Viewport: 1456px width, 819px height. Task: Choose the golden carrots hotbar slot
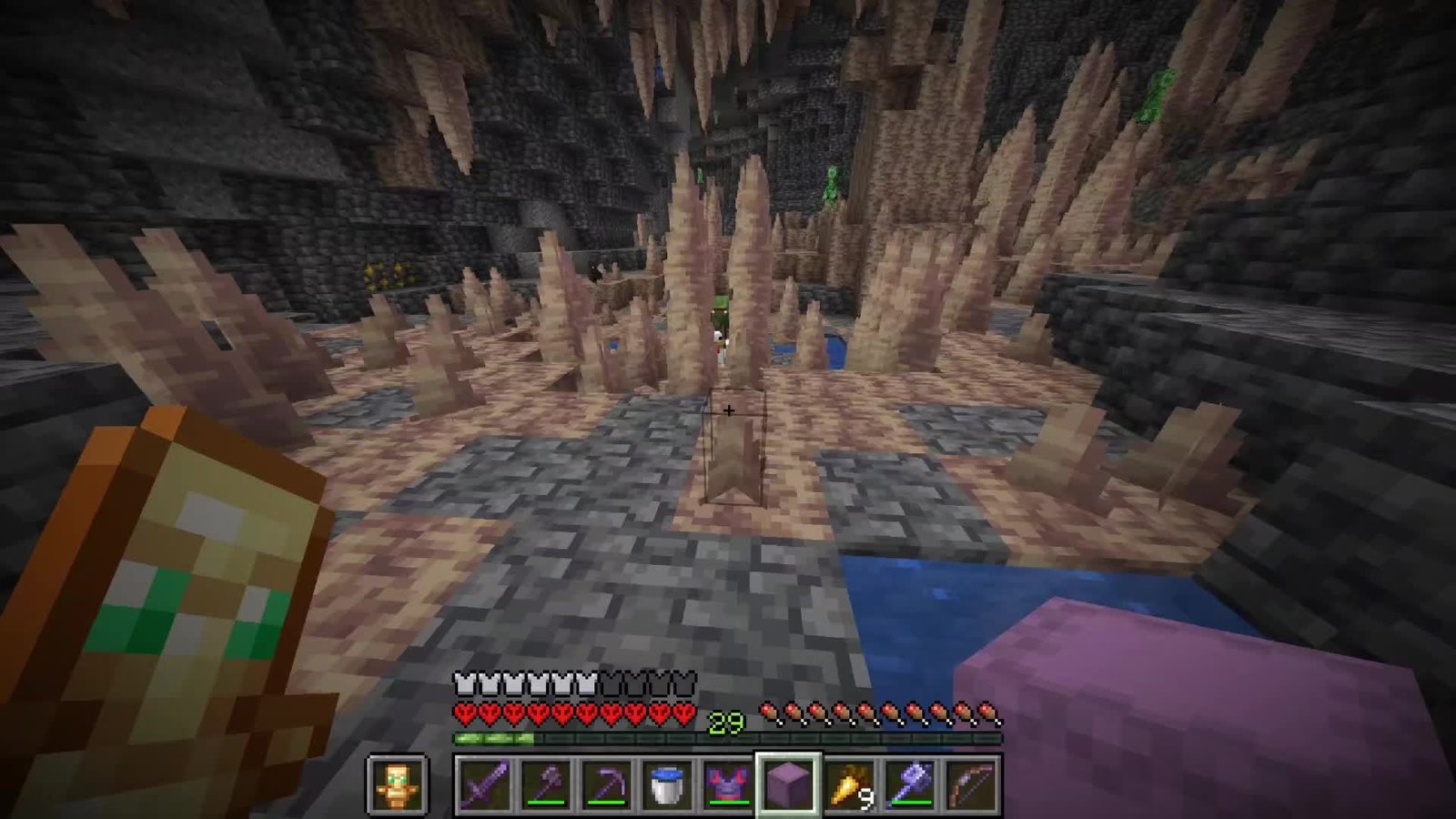[849, 784]
